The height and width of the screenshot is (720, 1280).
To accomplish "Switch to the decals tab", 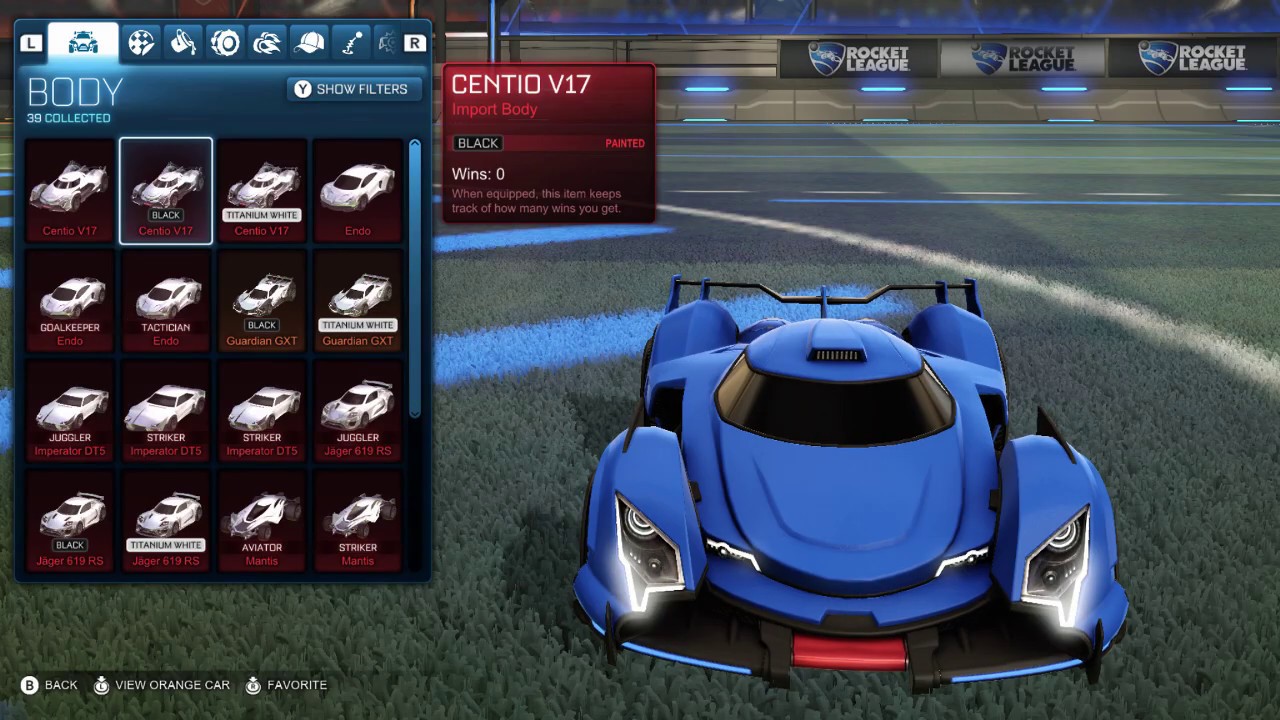I will coord(141,43).
